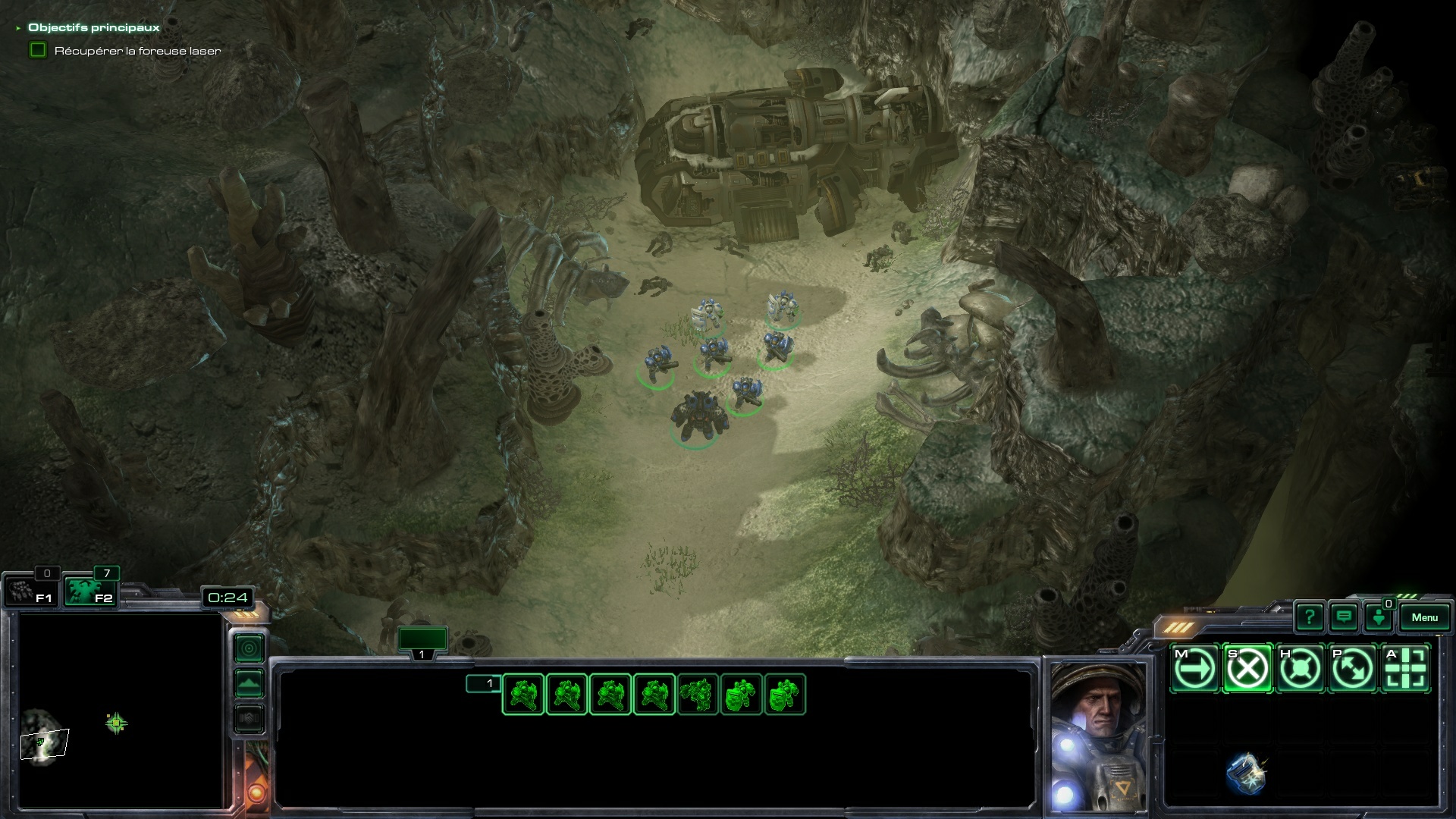Choose the Patrol command
This screenshot has width=1456, height=819.
(x=1353, y=669)
